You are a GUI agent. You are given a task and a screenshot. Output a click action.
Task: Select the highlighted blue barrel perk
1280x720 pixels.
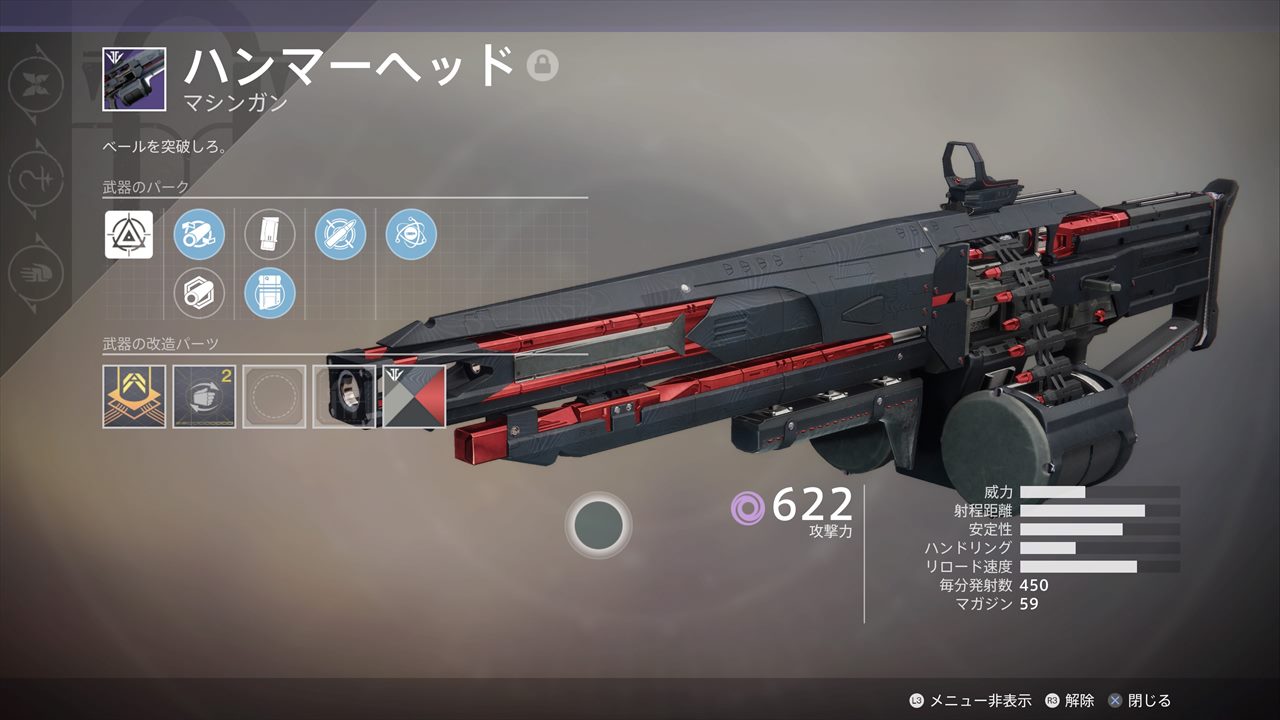click(199, 235)
